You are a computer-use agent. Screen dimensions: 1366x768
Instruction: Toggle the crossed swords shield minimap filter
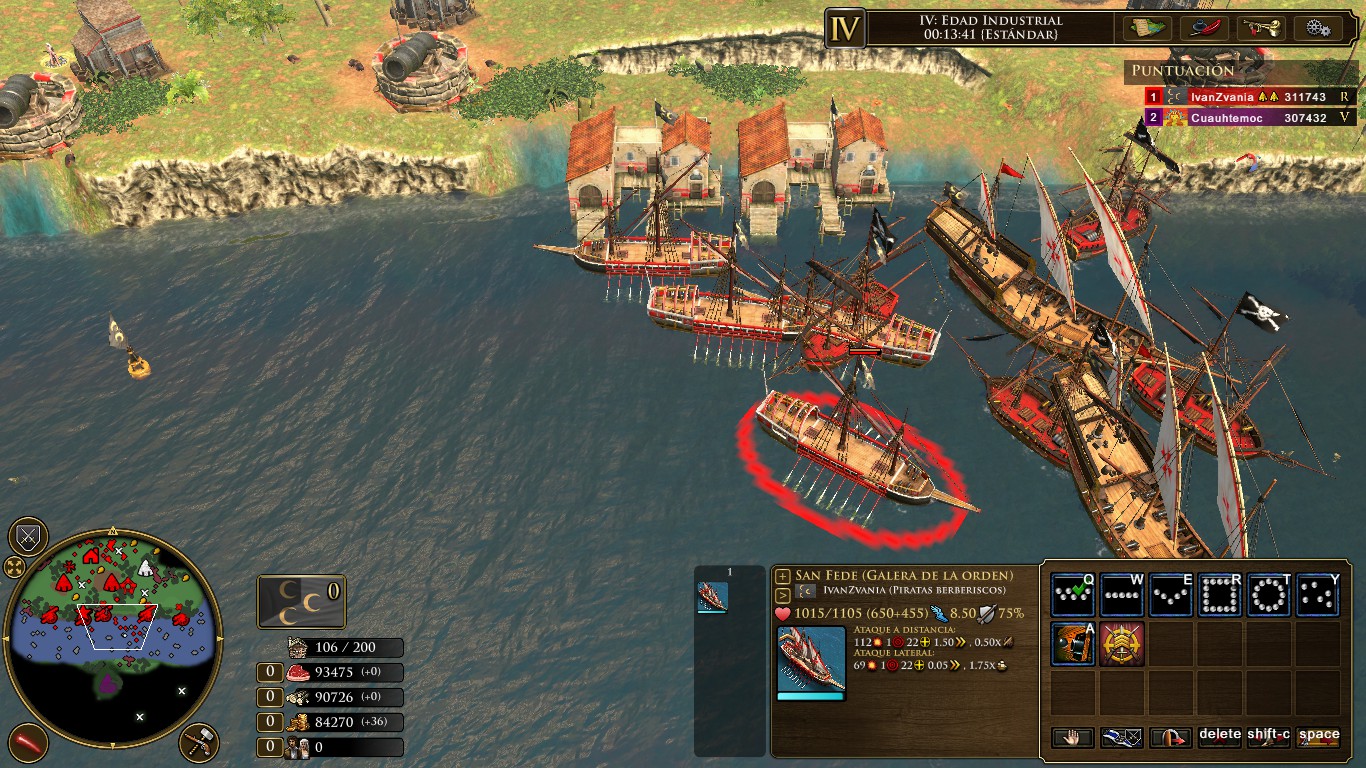click(x=28, y=538)
